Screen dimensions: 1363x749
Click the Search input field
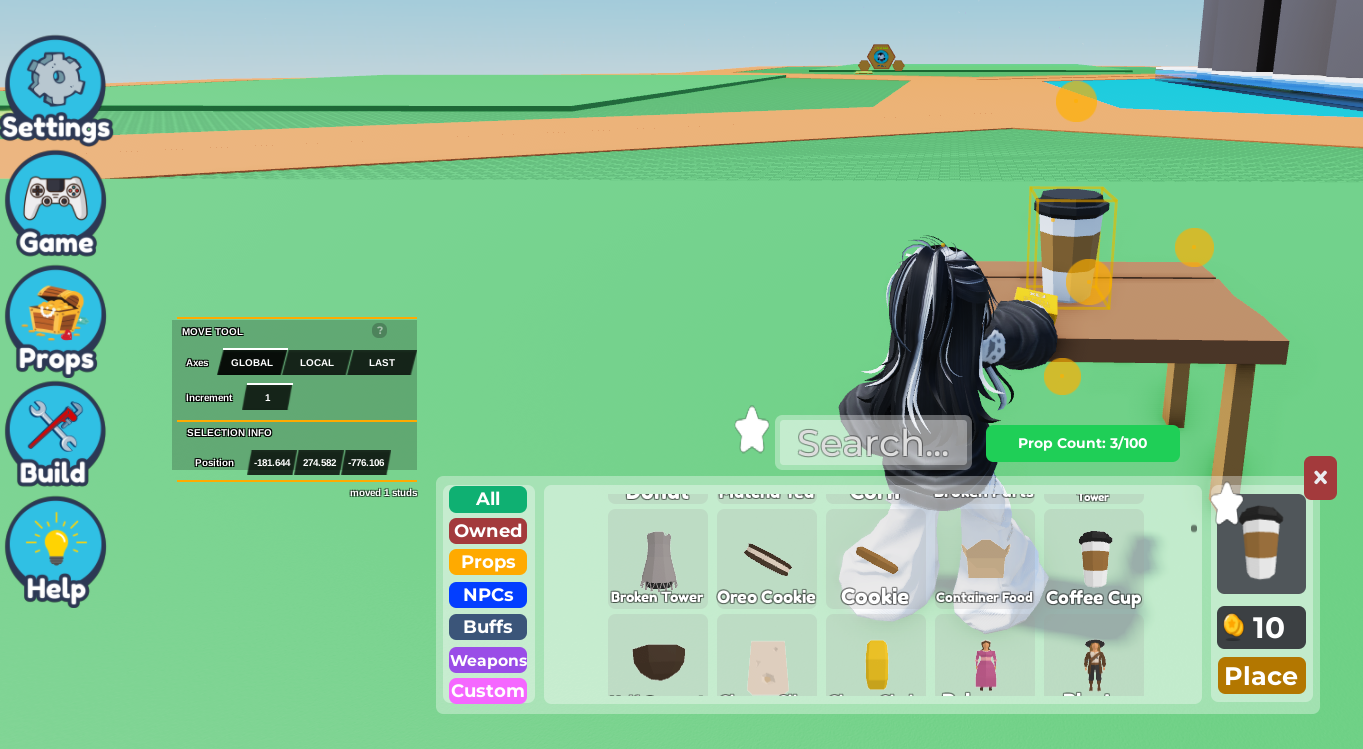872,442
